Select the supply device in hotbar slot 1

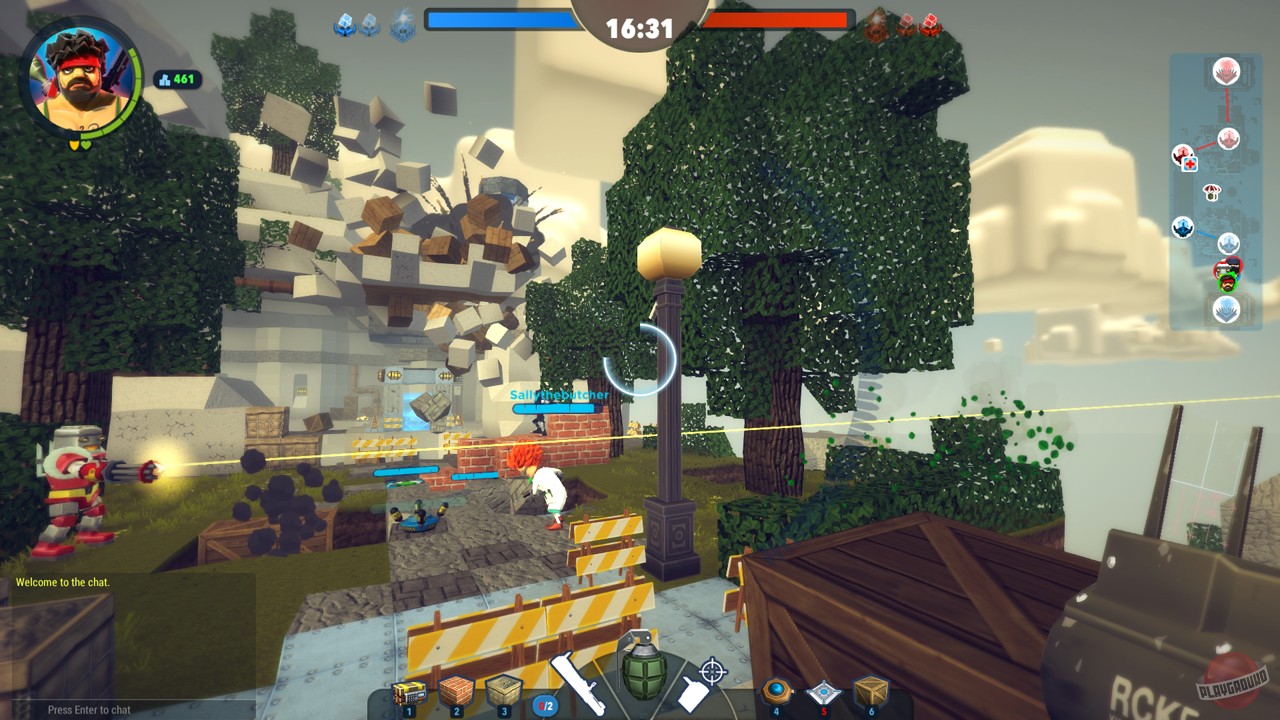click(x=408, y=691)
